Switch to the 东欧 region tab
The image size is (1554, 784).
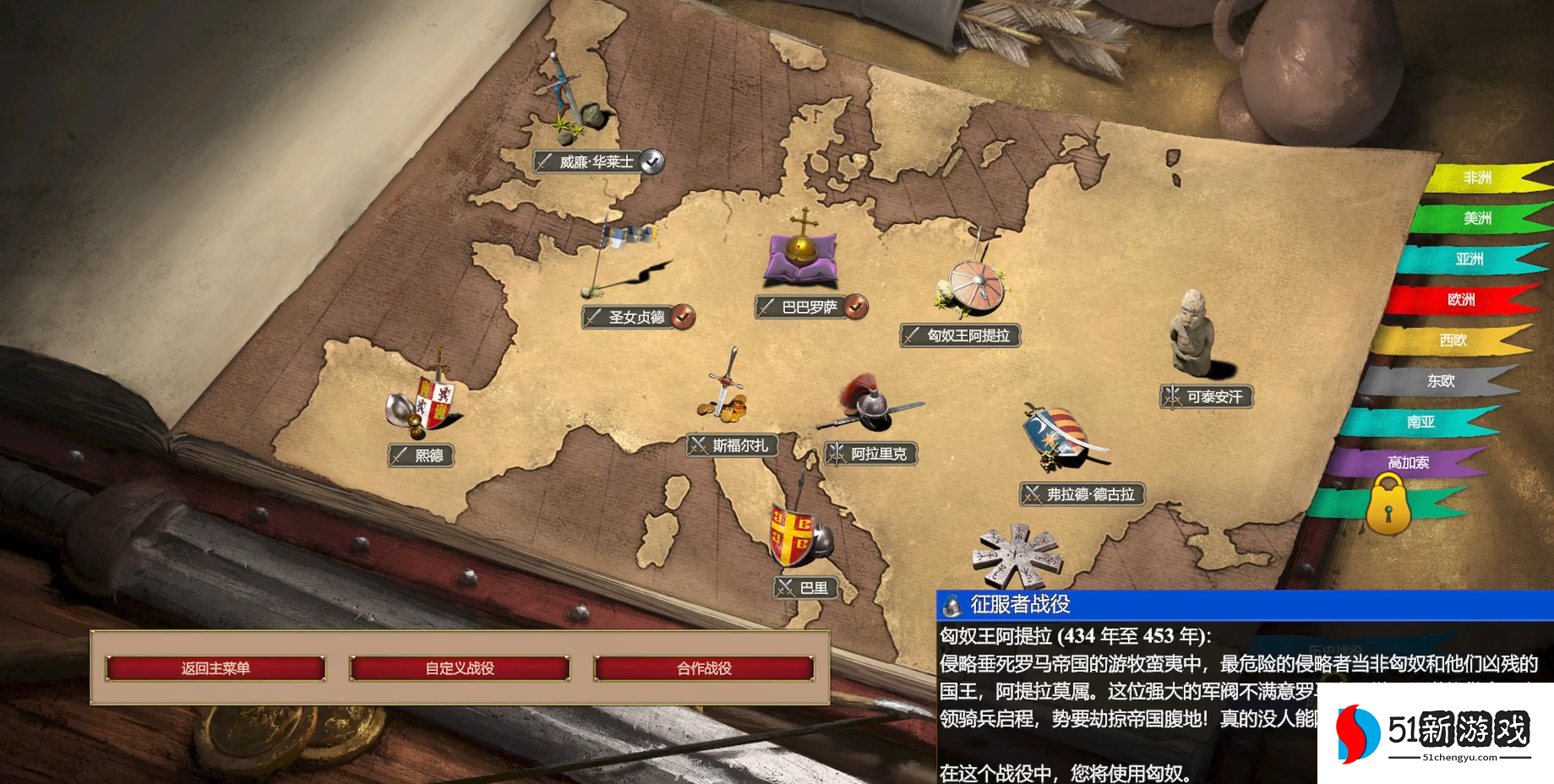(1441, 381)
